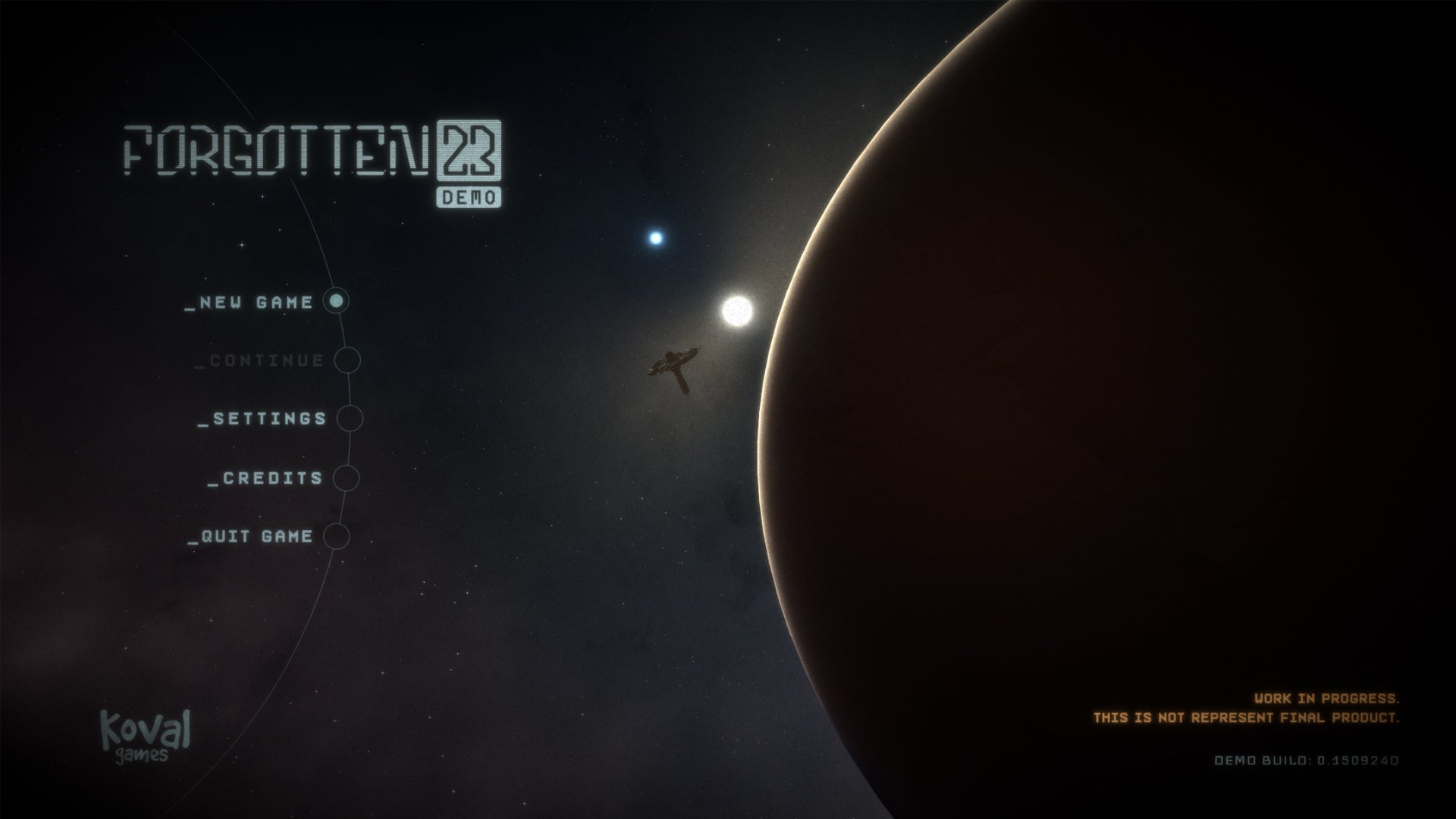
Task: Click the DEMO badge under the title
Action: click(470, 199)
